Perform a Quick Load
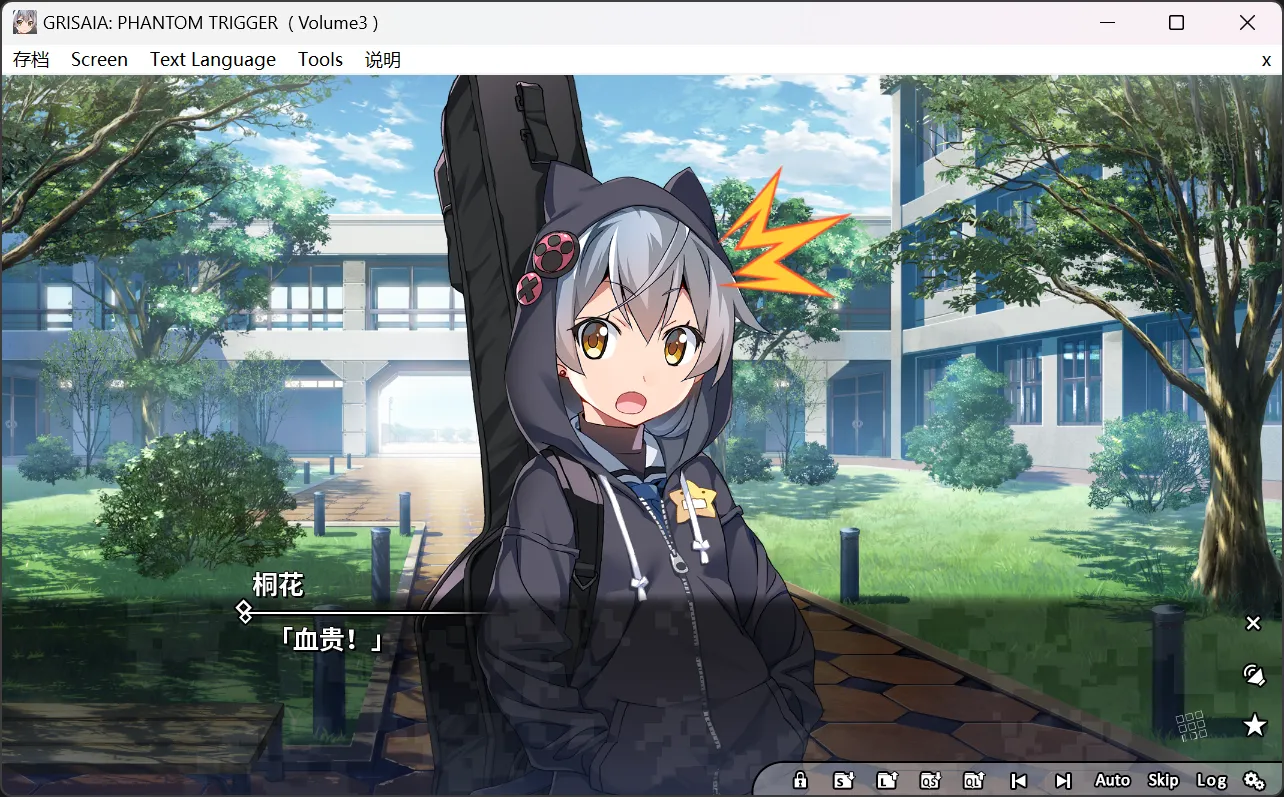1284x797 pixels. 972,780
